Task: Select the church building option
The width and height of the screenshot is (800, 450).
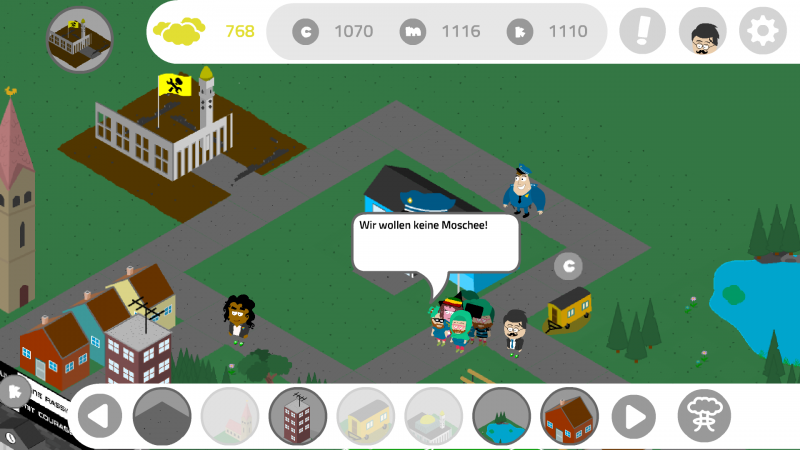Action: [230, 415]
